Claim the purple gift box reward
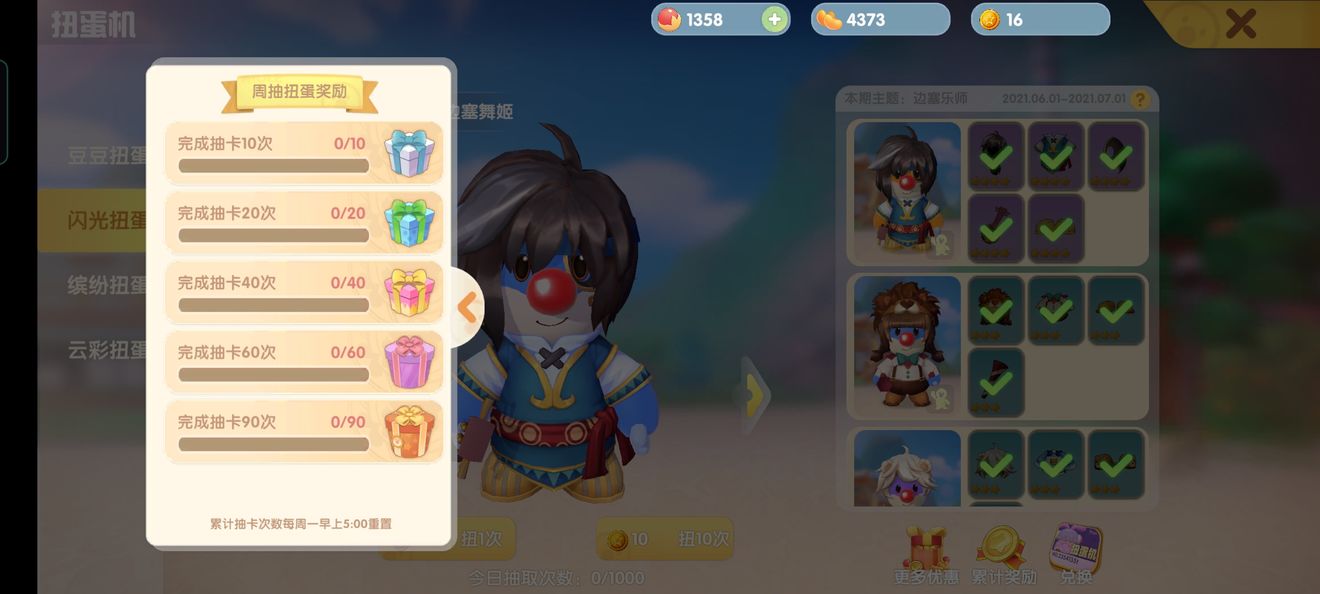The image size is (1320, 594). (x=409, y=362)
